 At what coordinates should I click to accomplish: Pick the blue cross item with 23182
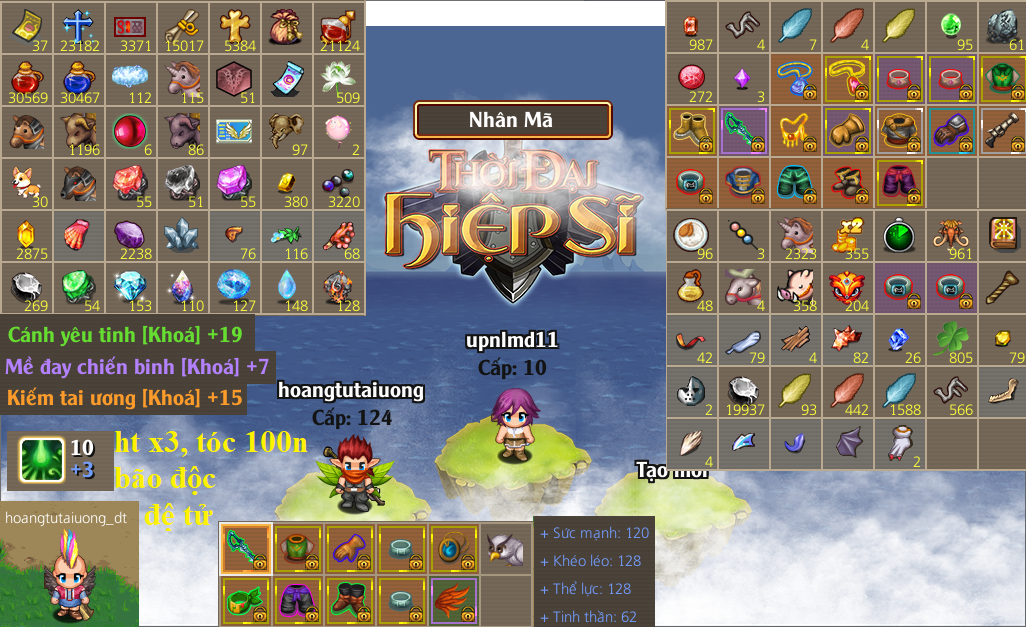78,27
